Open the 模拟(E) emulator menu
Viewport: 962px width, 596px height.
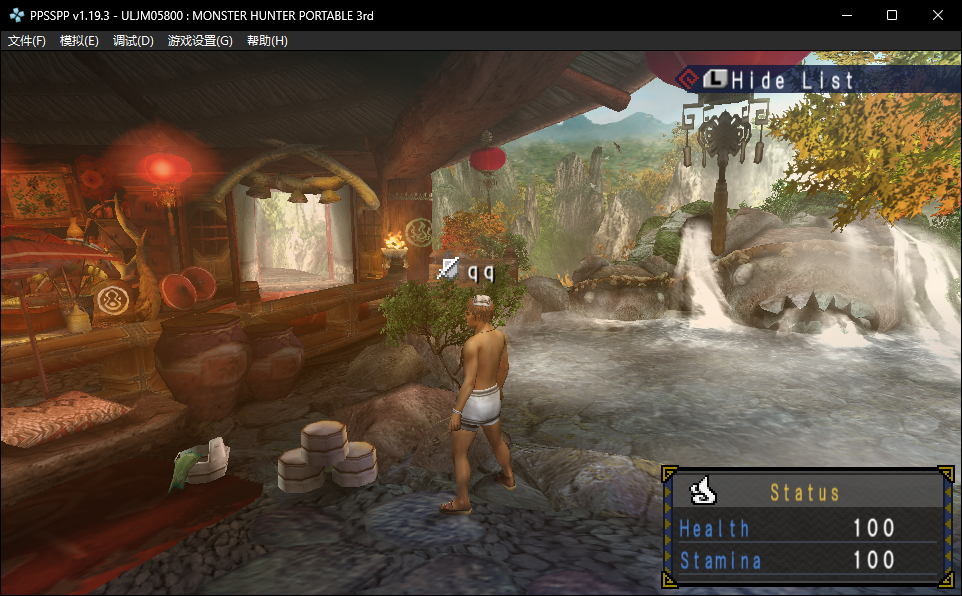(79, 41)
